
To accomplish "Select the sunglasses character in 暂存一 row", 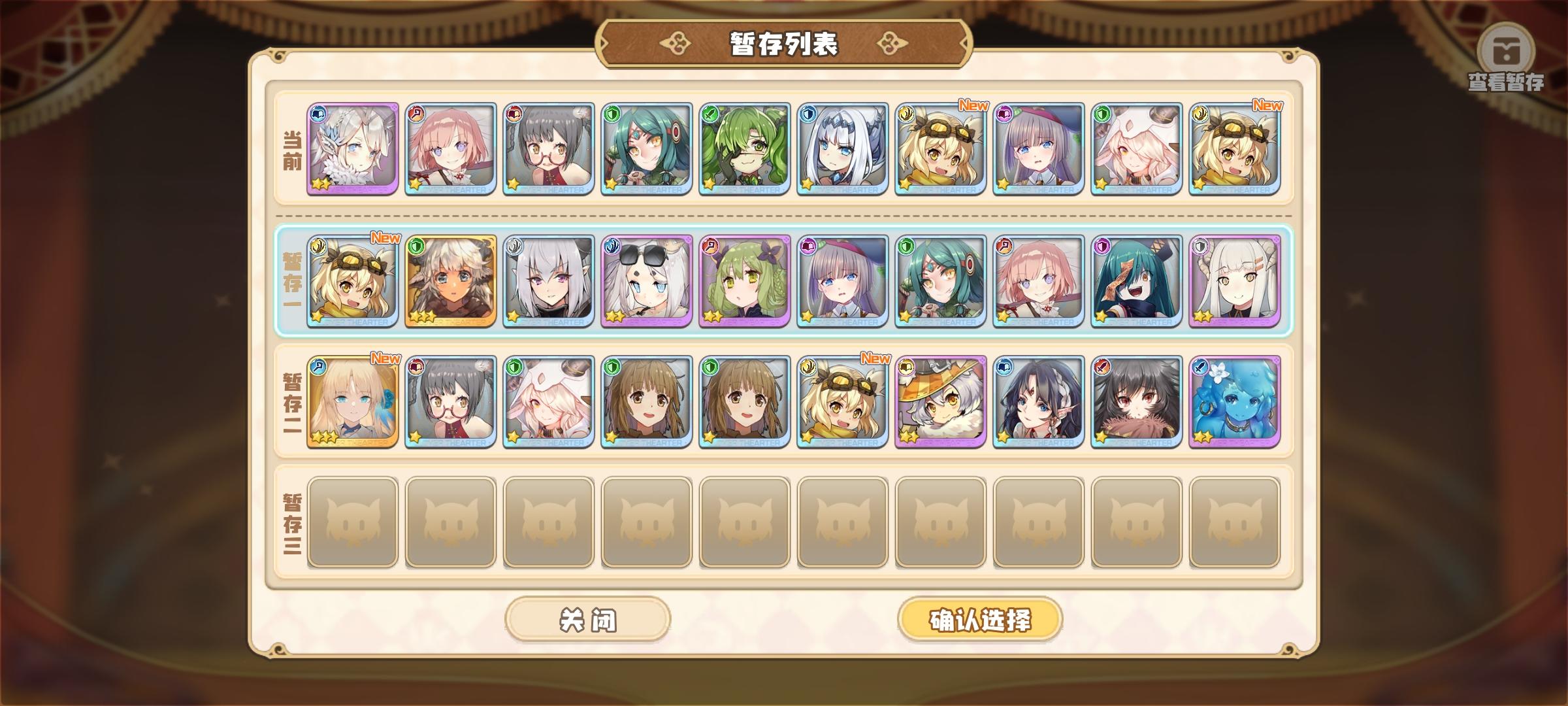I will (x=647, y=281).
